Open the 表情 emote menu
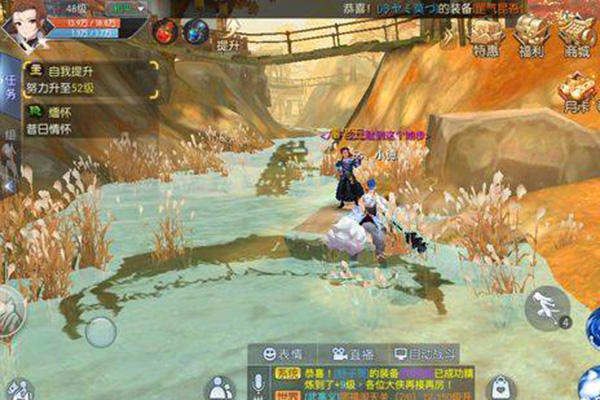The height and width of the screenshot is (400, 600). [283, 353]
